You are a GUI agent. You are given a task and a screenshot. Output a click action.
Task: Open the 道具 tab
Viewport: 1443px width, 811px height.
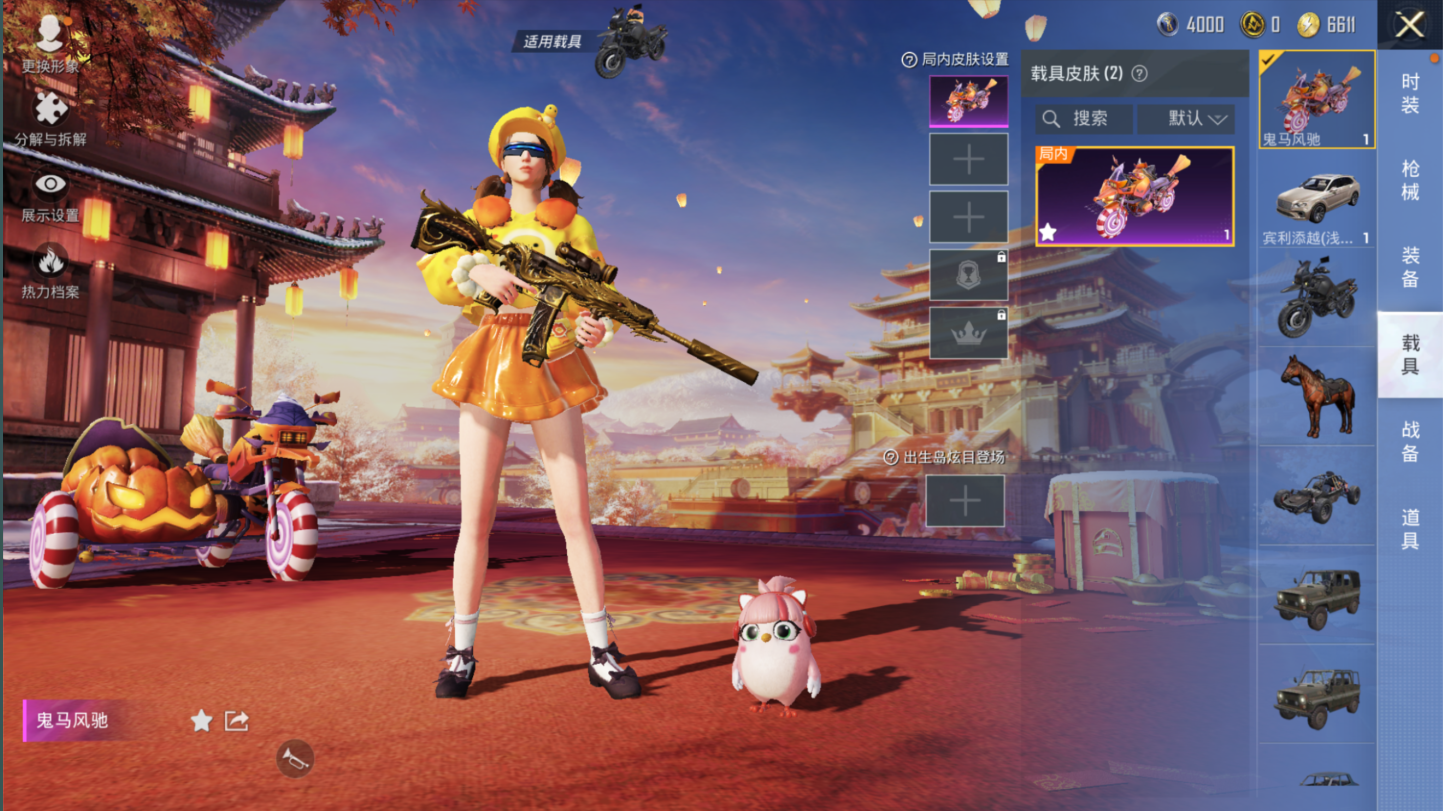click(x=1410, y=529)
